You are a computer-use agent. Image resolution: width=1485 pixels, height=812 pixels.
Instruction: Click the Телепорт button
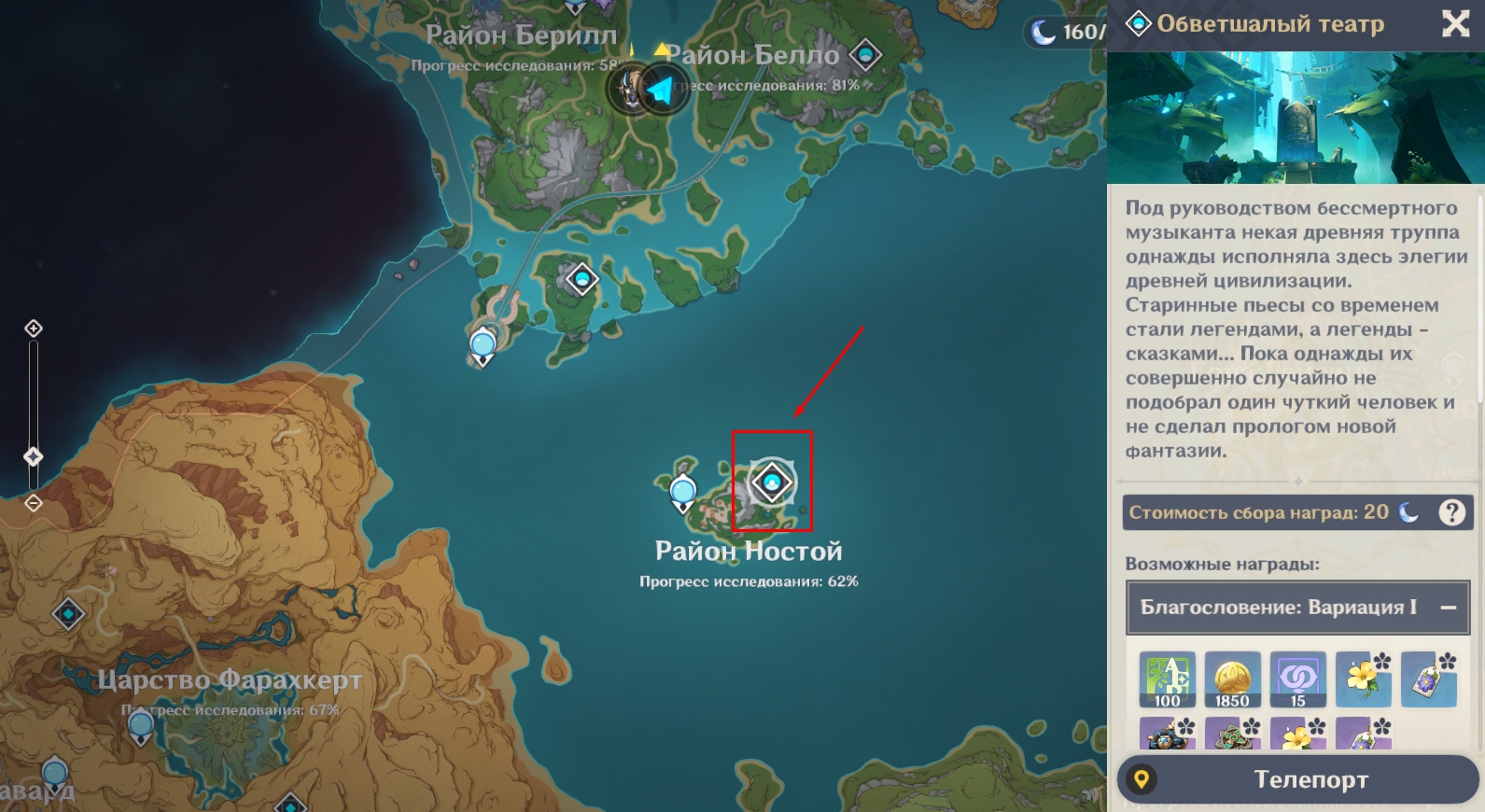(x=1298, y=779)
